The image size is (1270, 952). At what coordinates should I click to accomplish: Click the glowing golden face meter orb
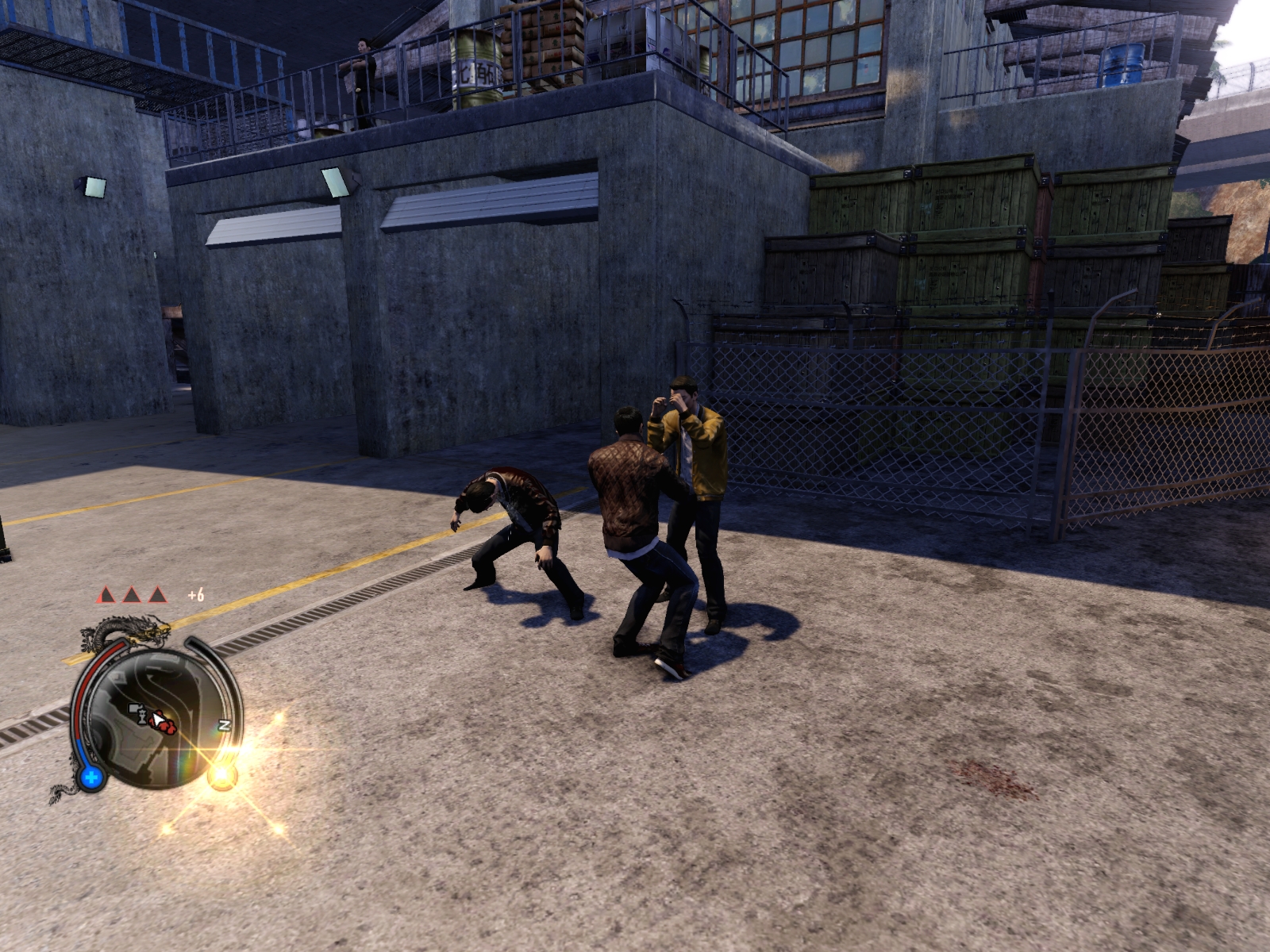[224, 774]
